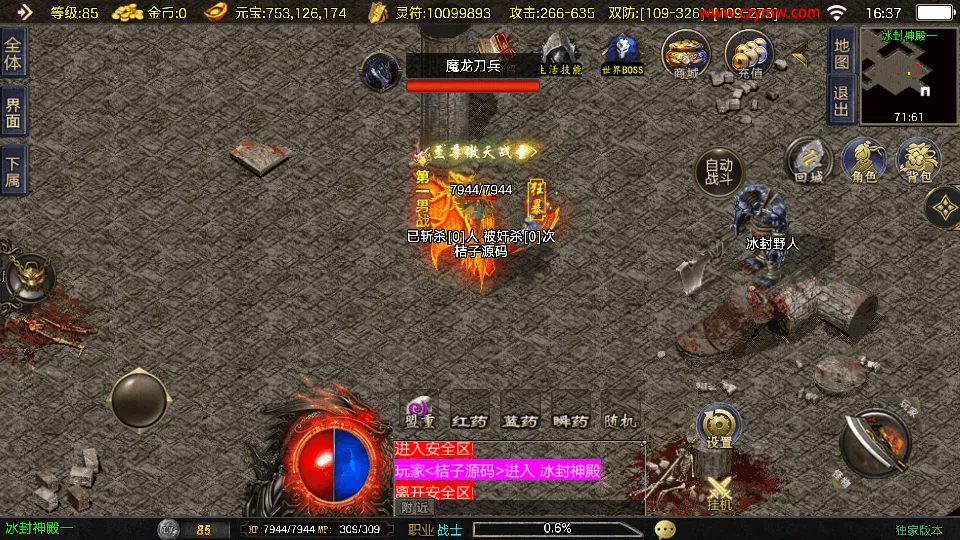Open the 世界BOSS panel
Screen dimensions: 960x540
coord(621,54)
